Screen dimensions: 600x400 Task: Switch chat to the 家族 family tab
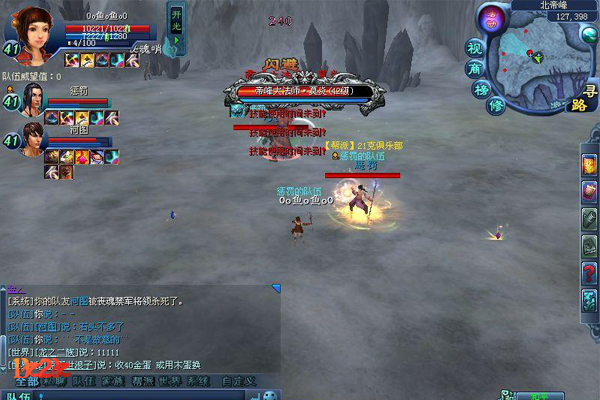coord(113,381)
